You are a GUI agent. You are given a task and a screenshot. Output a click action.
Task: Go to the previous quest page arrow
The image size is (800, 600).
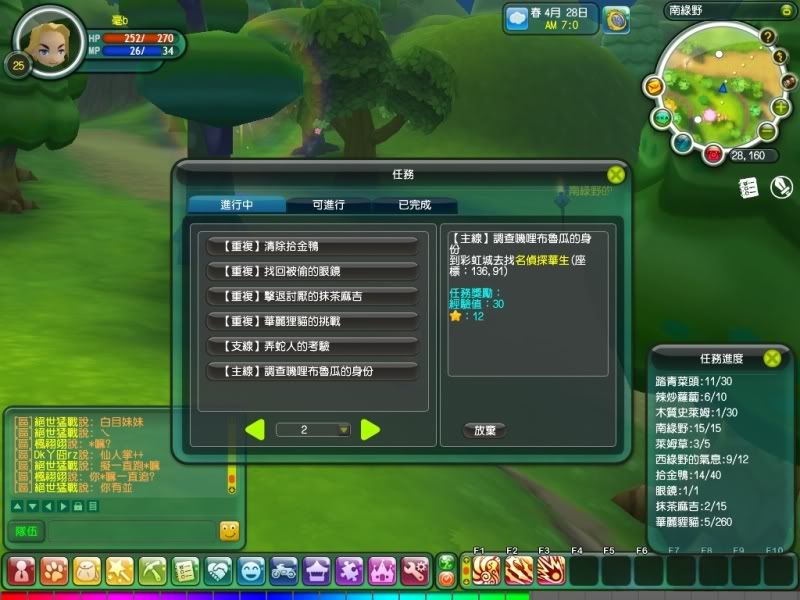(255, 430)
